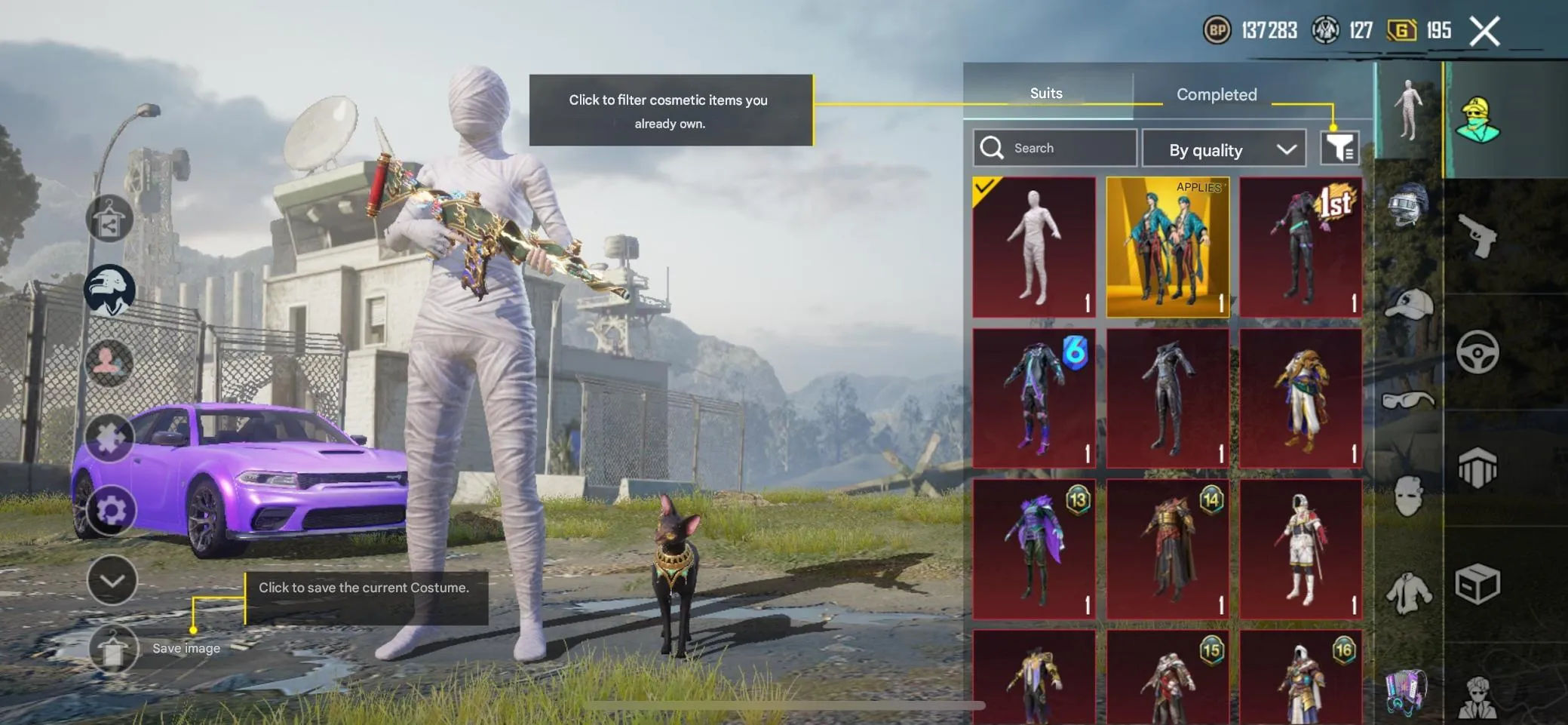The image size is (1568, 725).
Task: Open the appearance customization pink avatar icon
Action: point(110,364)
